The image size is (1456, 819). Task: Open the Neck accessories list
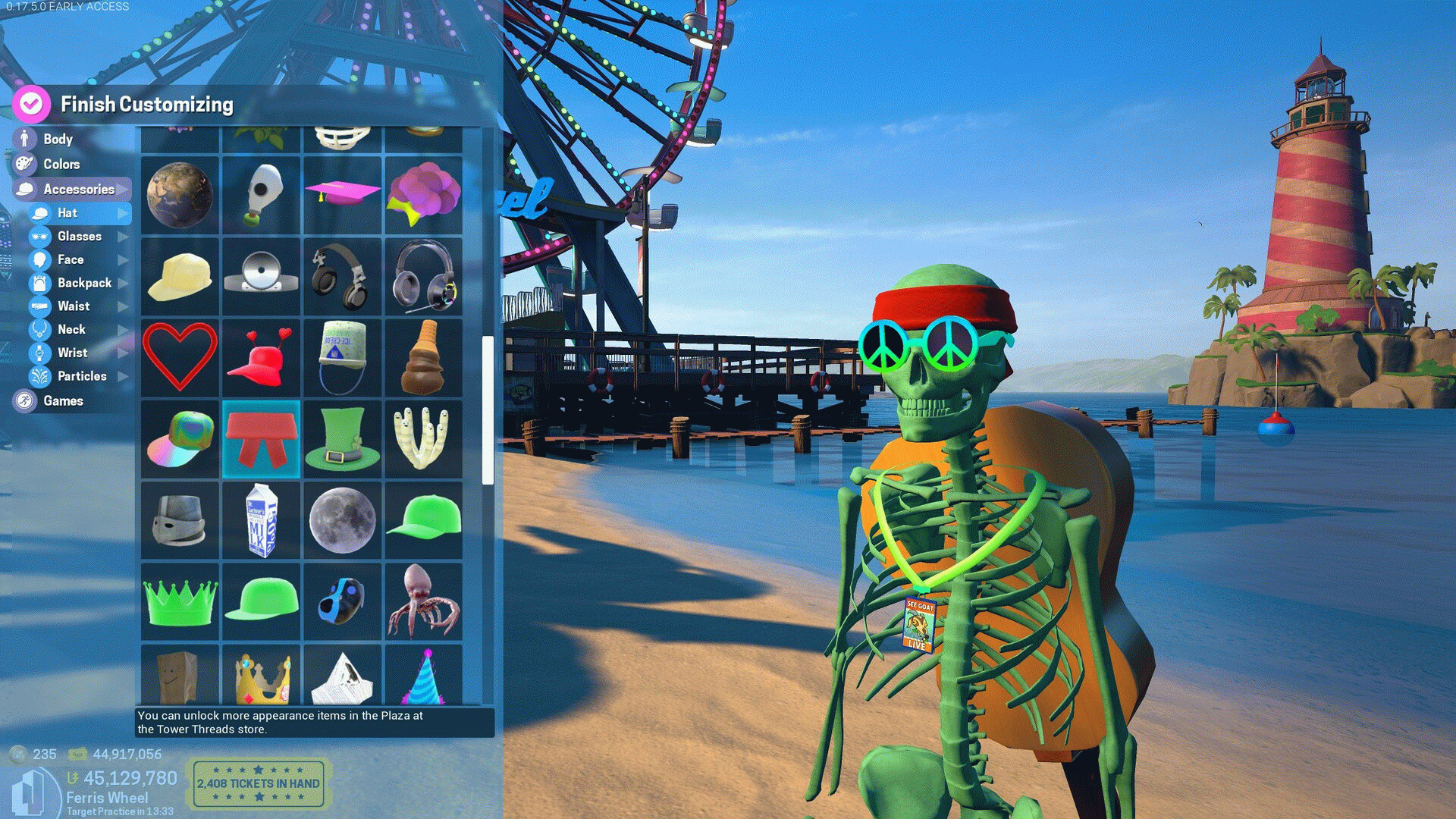[71, 329]
